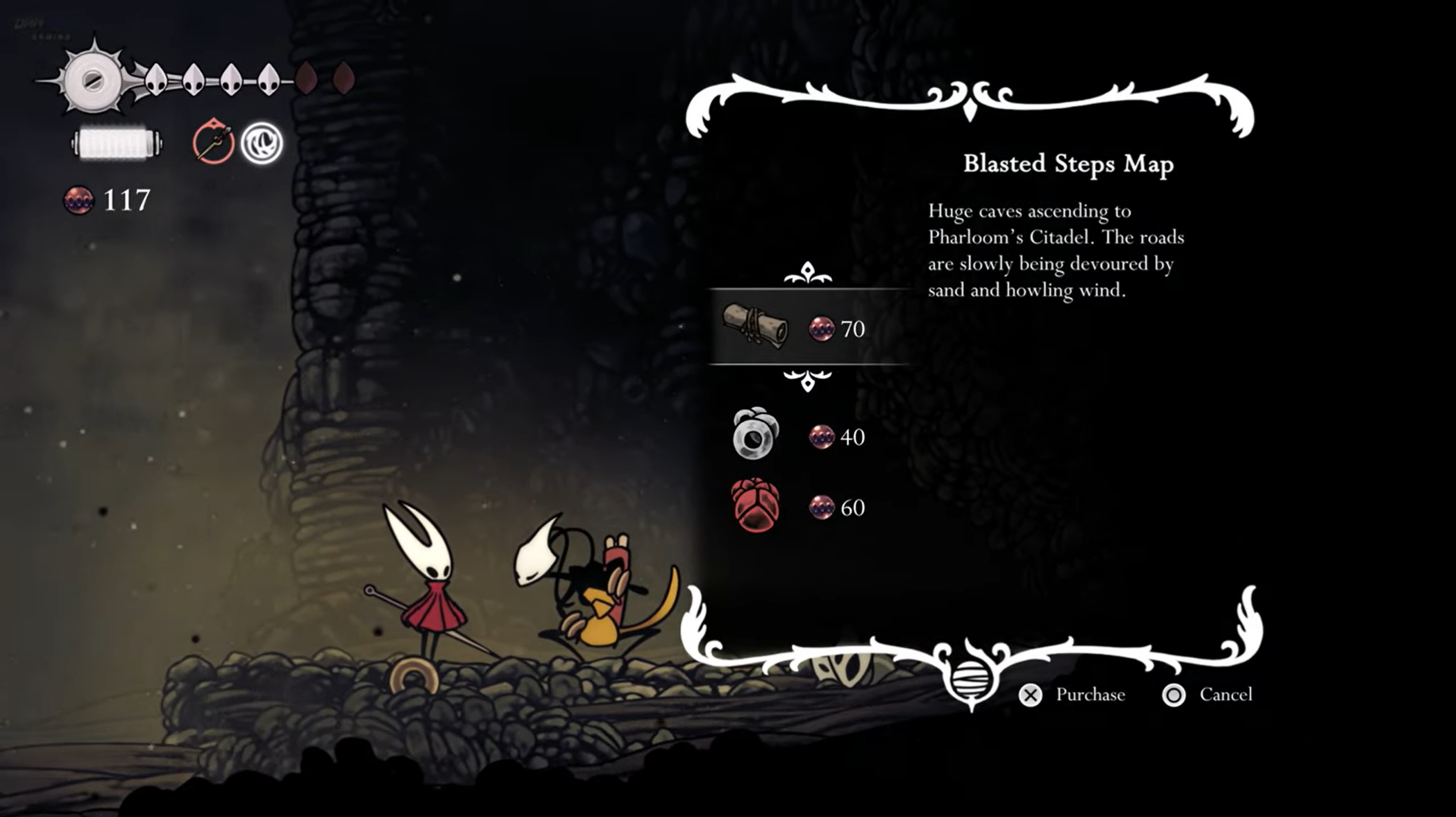
Task: Select the red beetle shell item costing 60
Action: [755, 506]
